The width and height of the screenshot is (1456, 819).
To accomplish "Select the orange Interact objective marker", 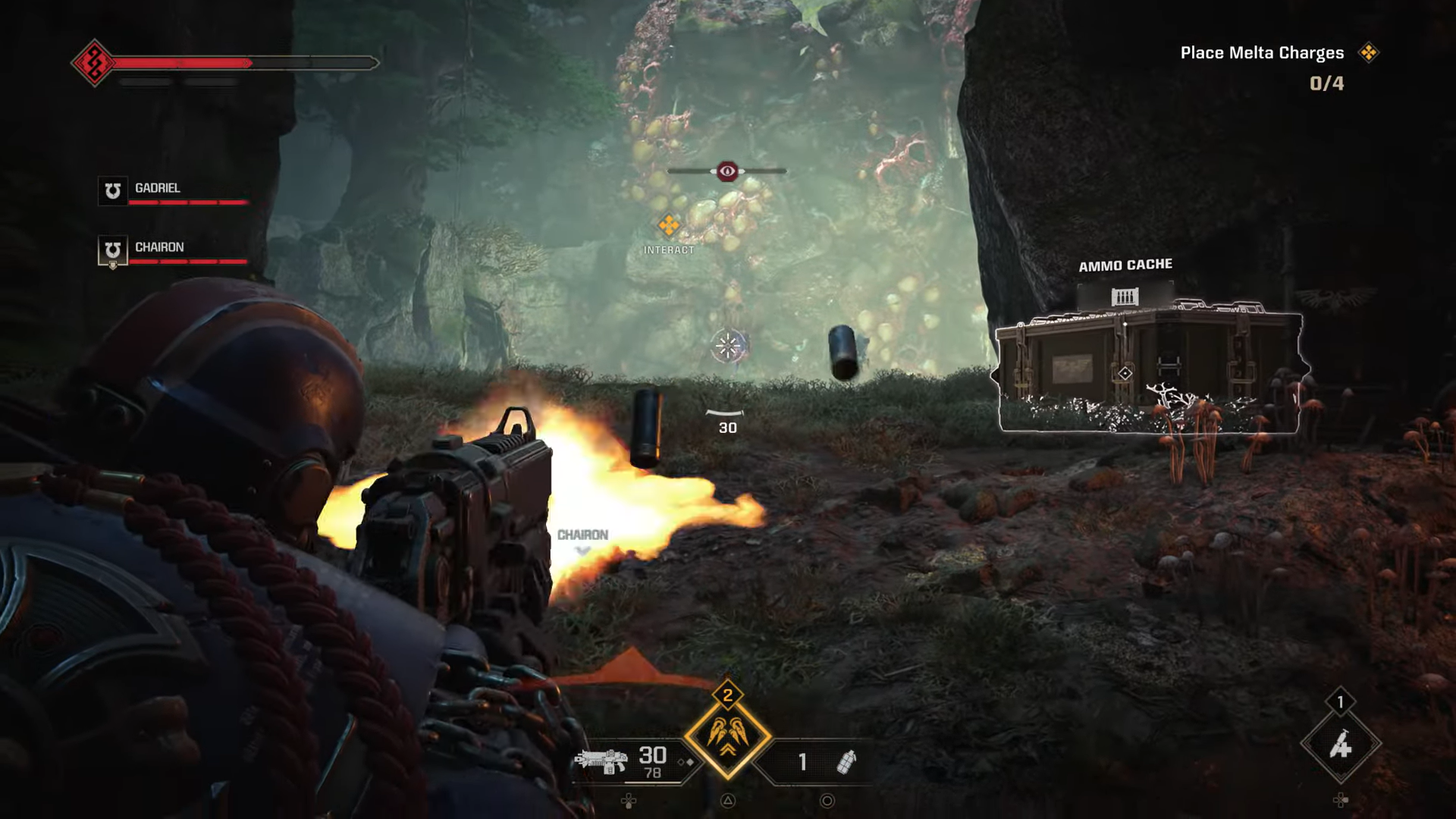I will point(669,225).
